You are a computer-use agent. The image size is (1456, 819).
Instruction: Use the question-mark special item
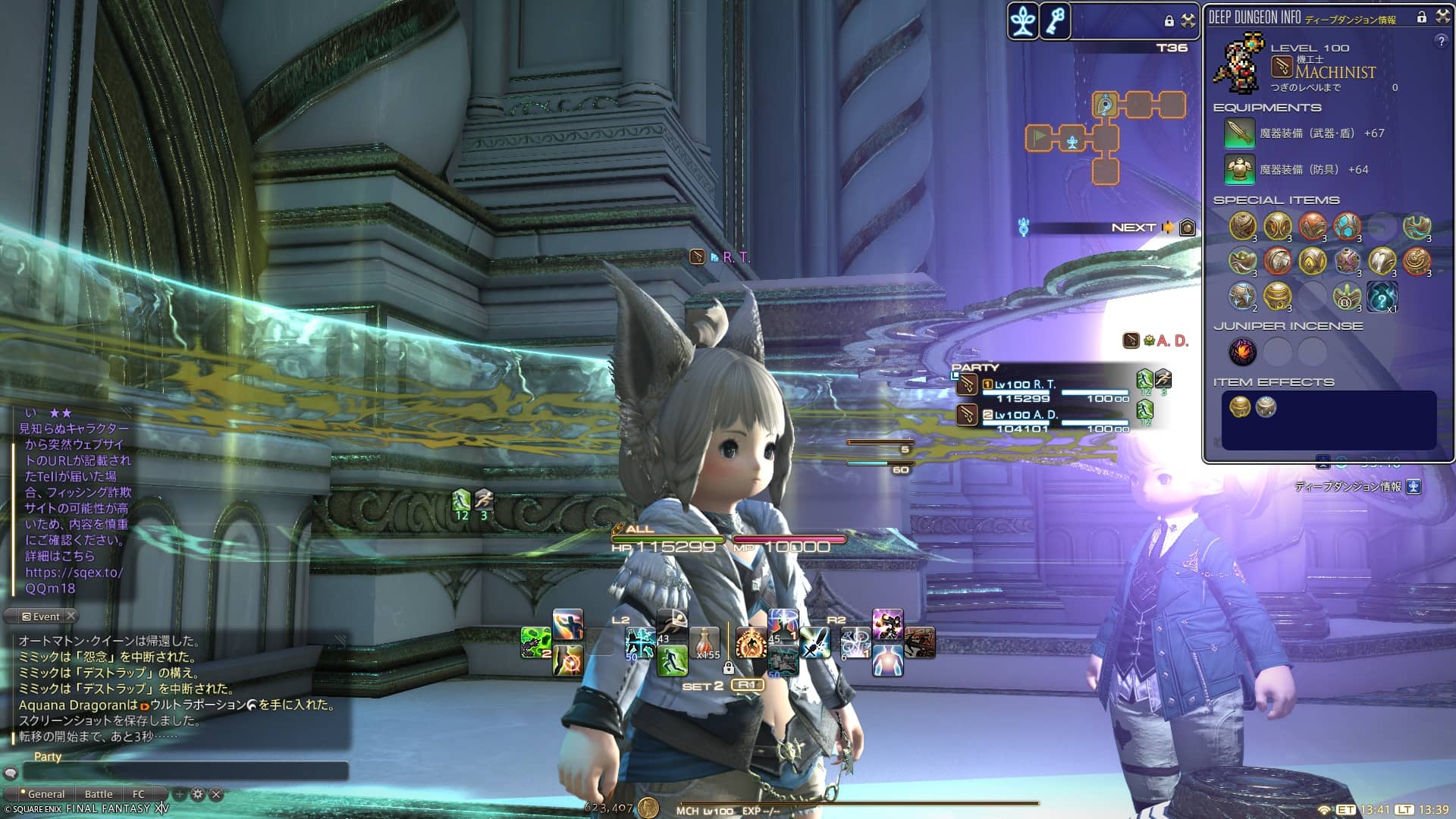pyautogui.click(x=1382, y=297)
